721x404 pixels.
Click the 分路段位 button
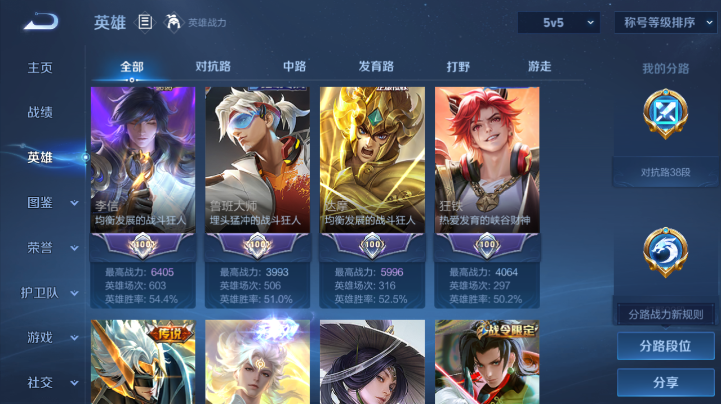point(665,346)
